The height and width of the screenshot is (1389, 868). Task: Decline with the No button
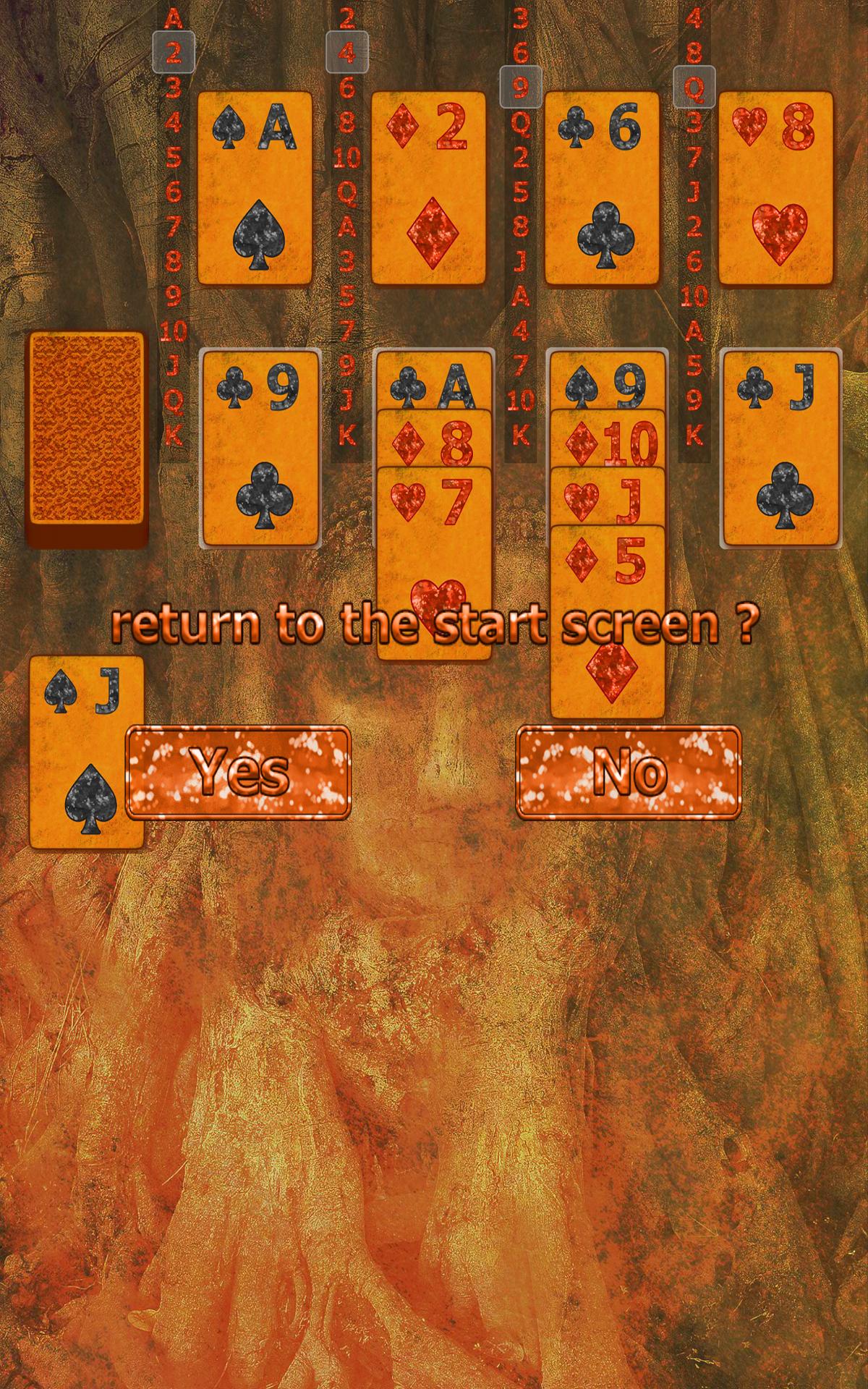tap(629, 772)
